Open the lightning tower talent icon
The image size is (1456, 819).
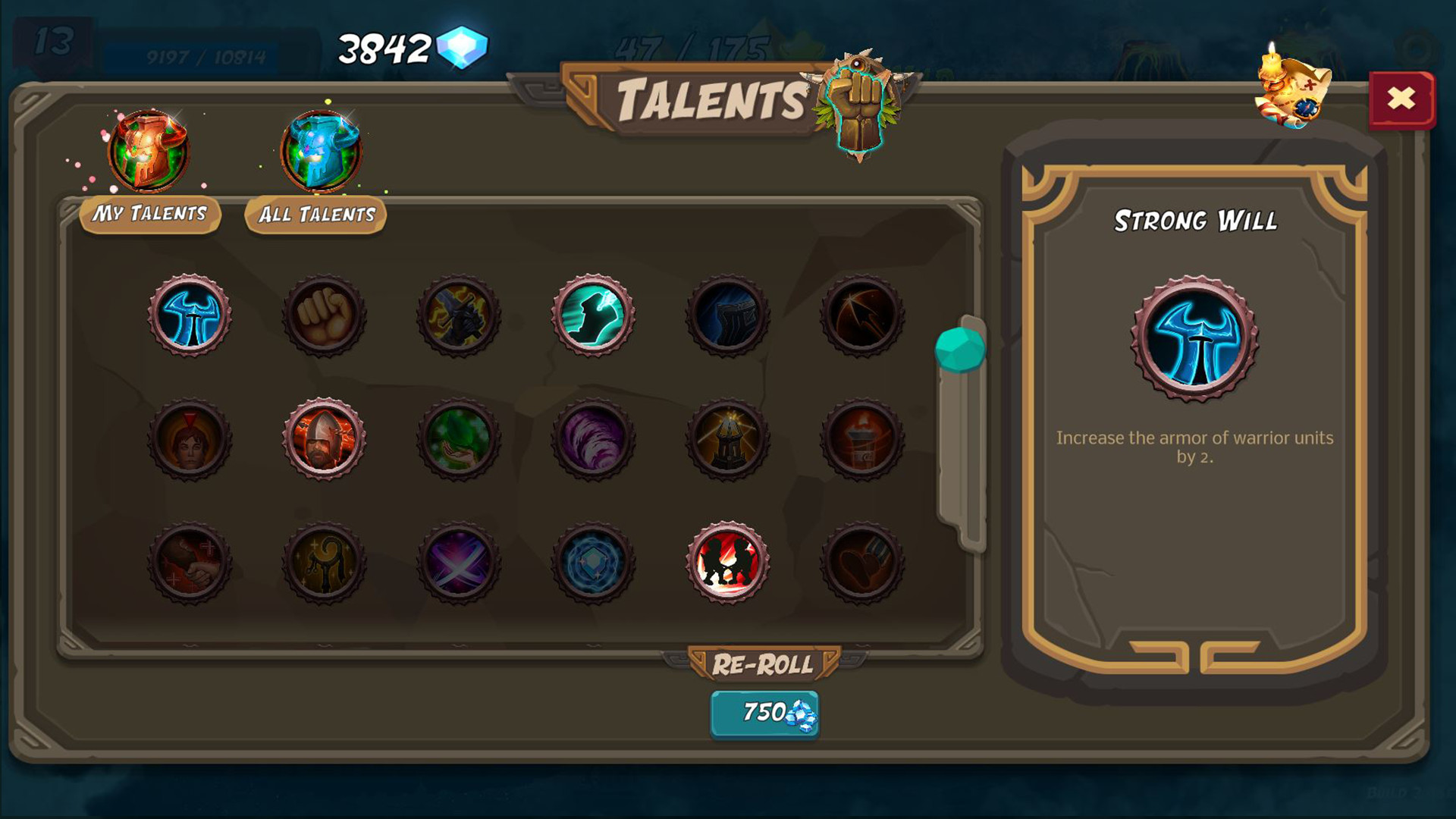point(728,440)
